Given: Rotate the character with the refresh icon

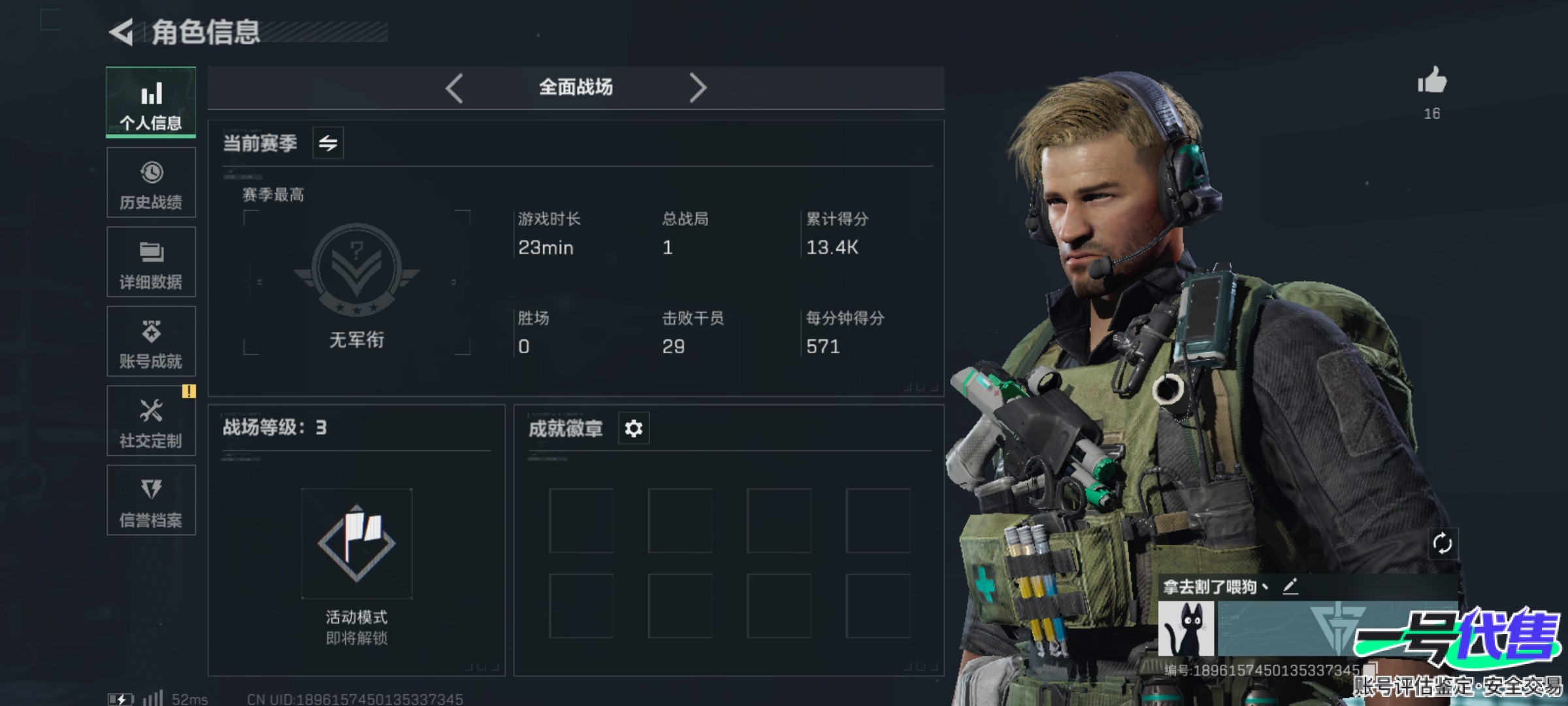Looking at the screenshot, I should click(x=1442, y=543).
